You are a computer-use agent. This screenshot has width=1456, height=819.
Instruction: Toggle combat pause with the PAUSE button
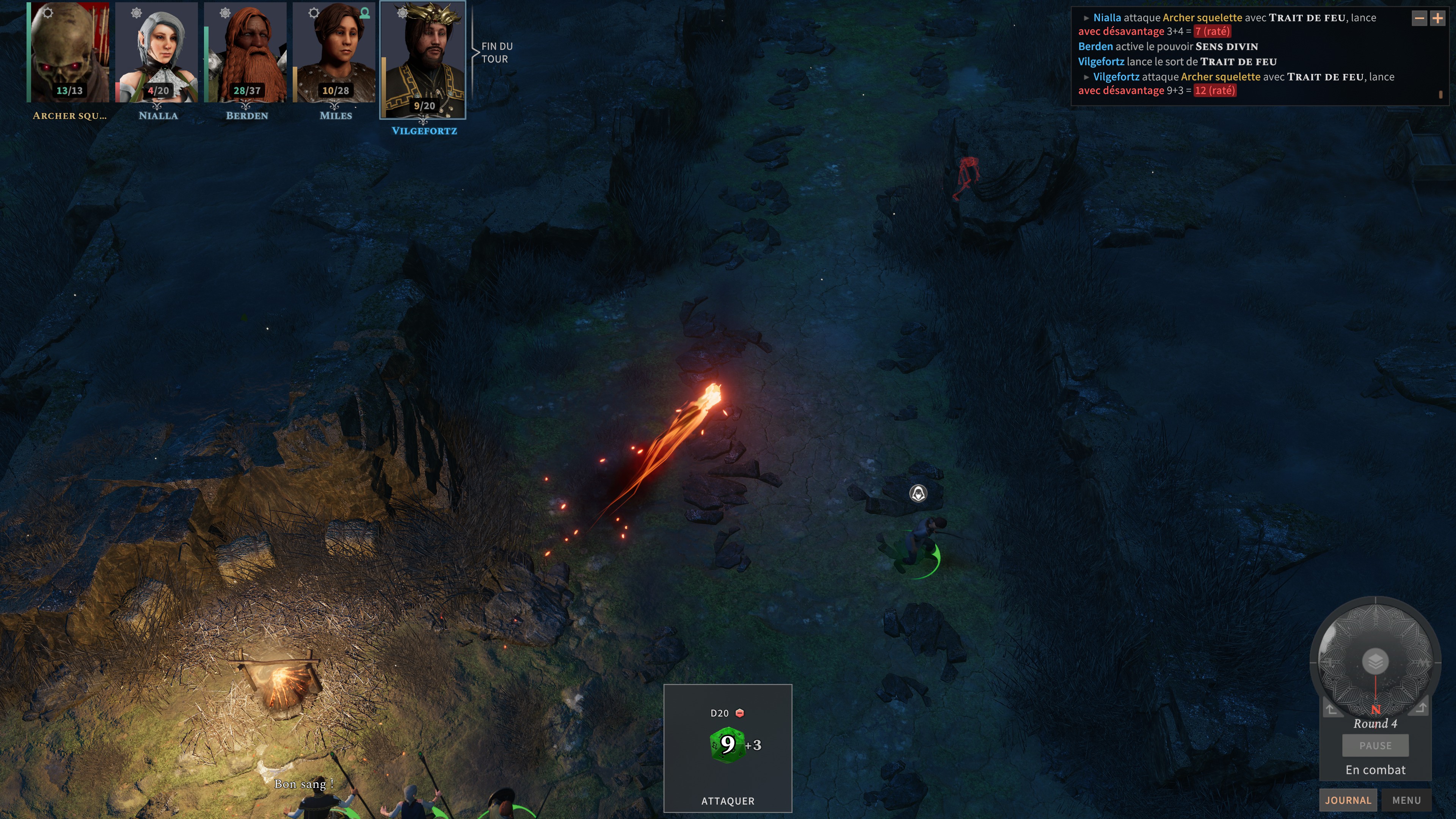click(1375, 745)
